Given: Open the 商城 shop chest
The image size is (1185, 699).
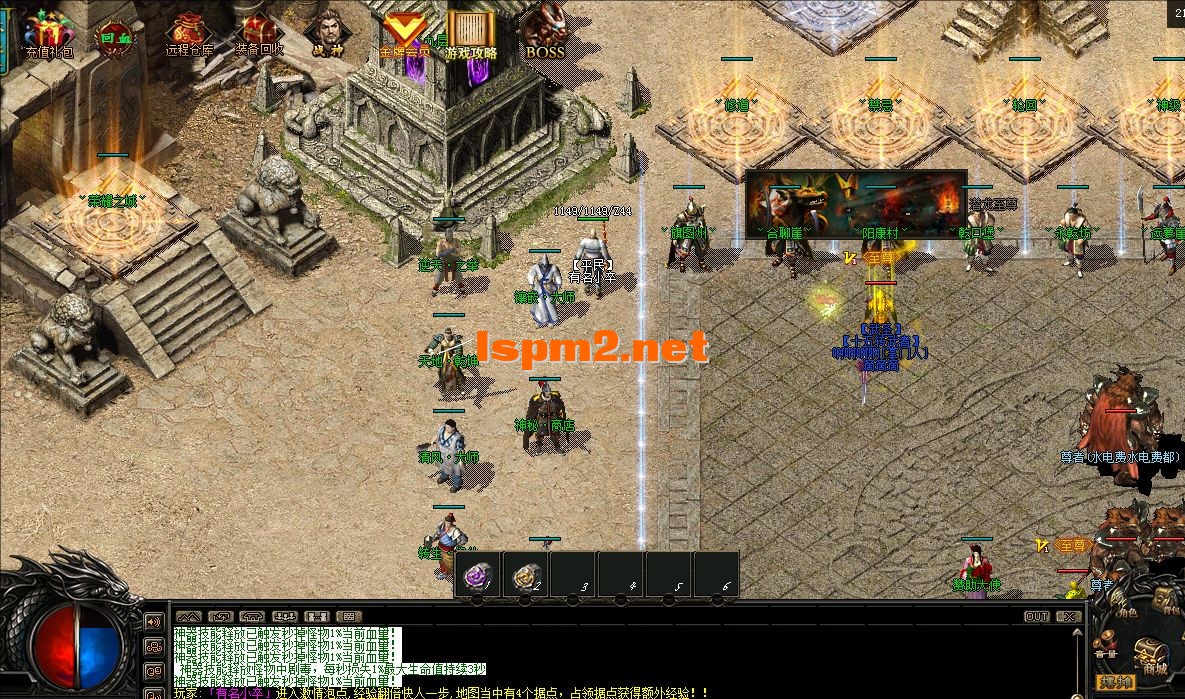Looking at the screenshot, I should tap(1154, 656).
